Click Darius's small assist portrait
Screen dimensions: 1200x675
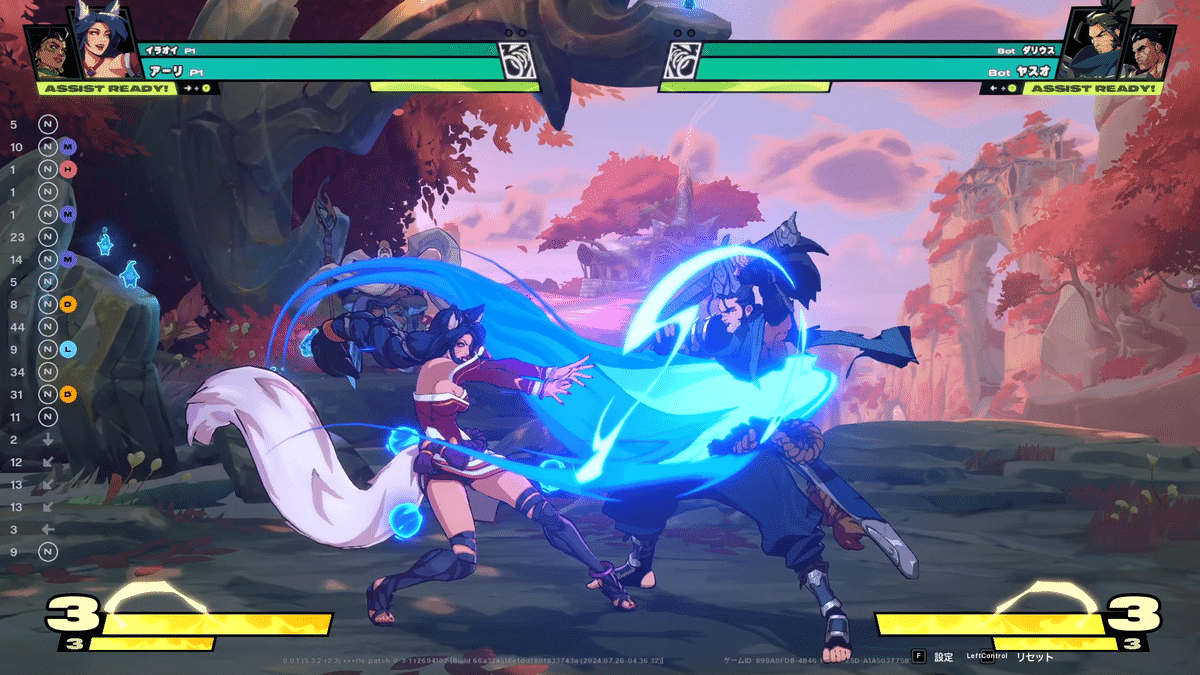1152,53
